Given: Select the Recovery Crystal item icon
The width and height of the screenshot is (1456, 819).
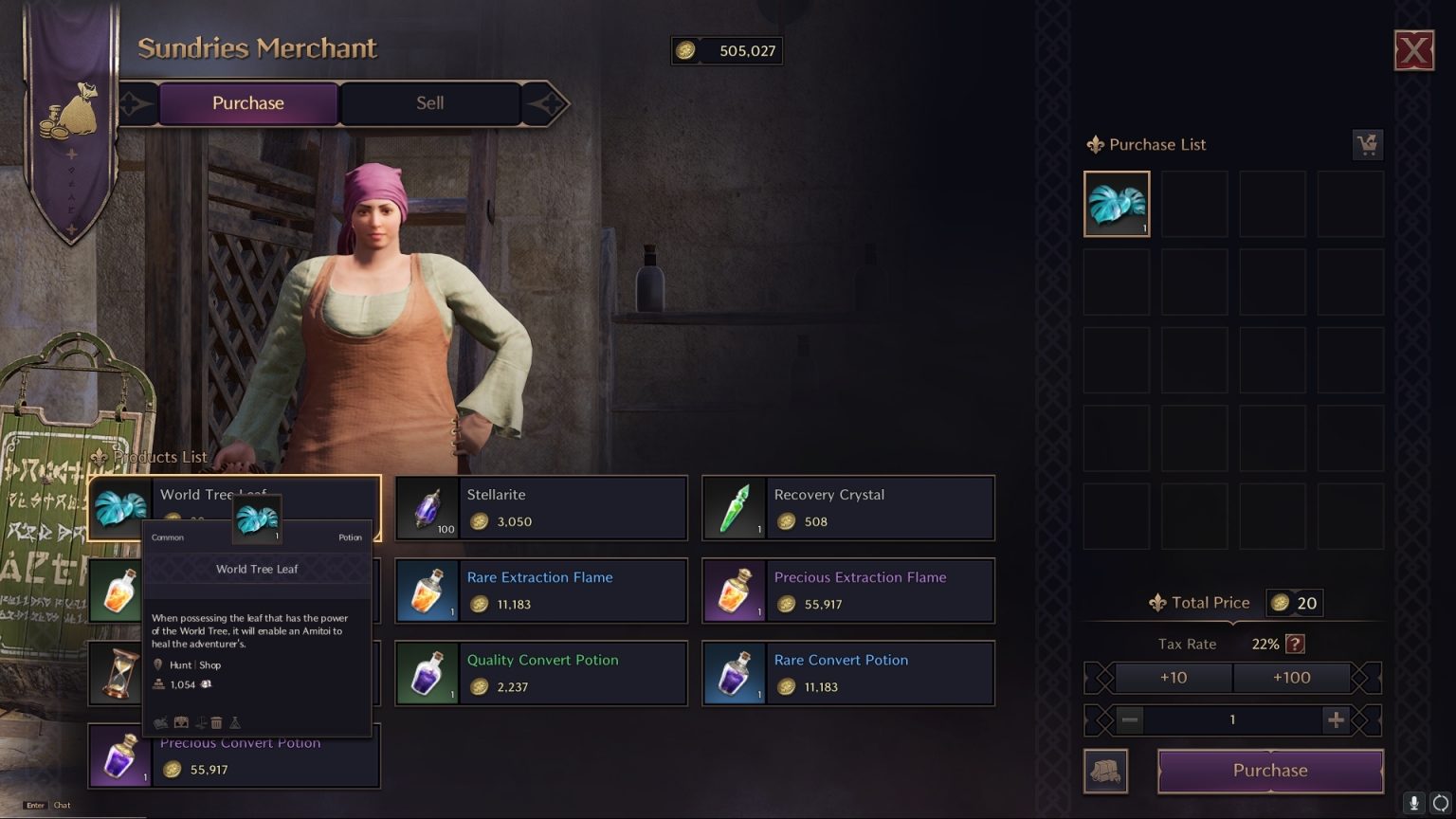Looking at the screenshot, I should tap(736, 507).
